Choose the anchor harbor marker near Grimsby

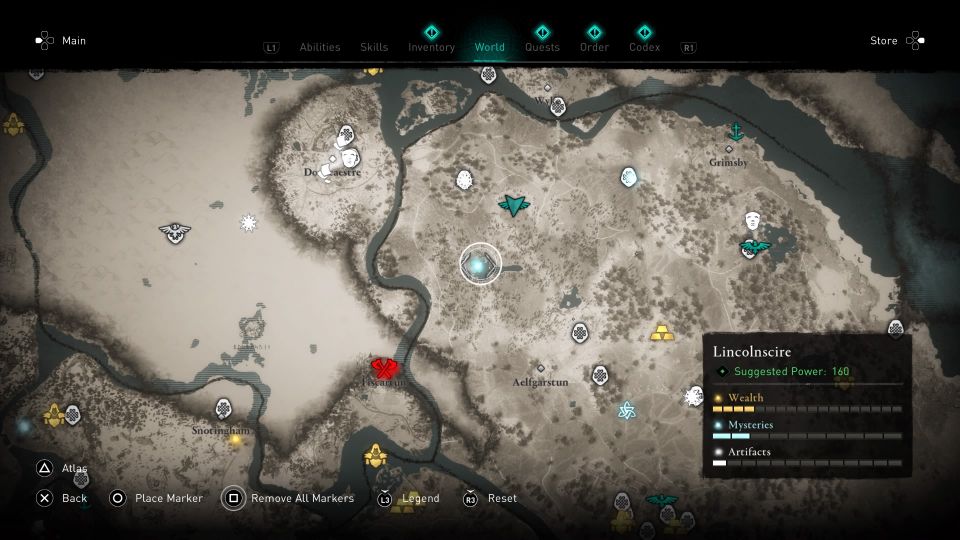click(x=736, y=132)
